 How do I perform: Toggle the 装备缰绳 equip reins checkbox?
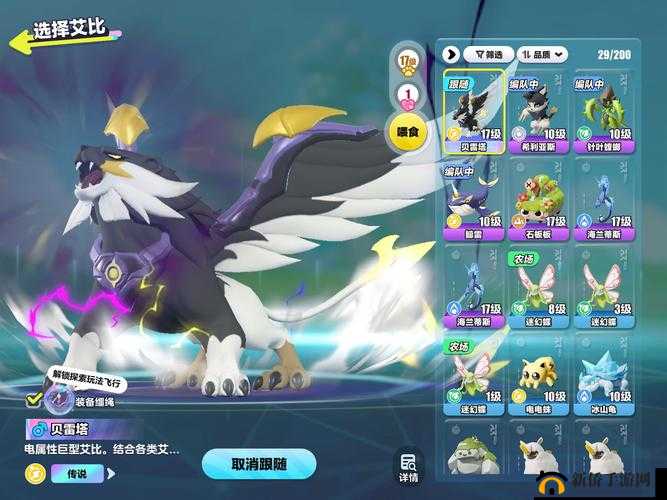[33, 400]
